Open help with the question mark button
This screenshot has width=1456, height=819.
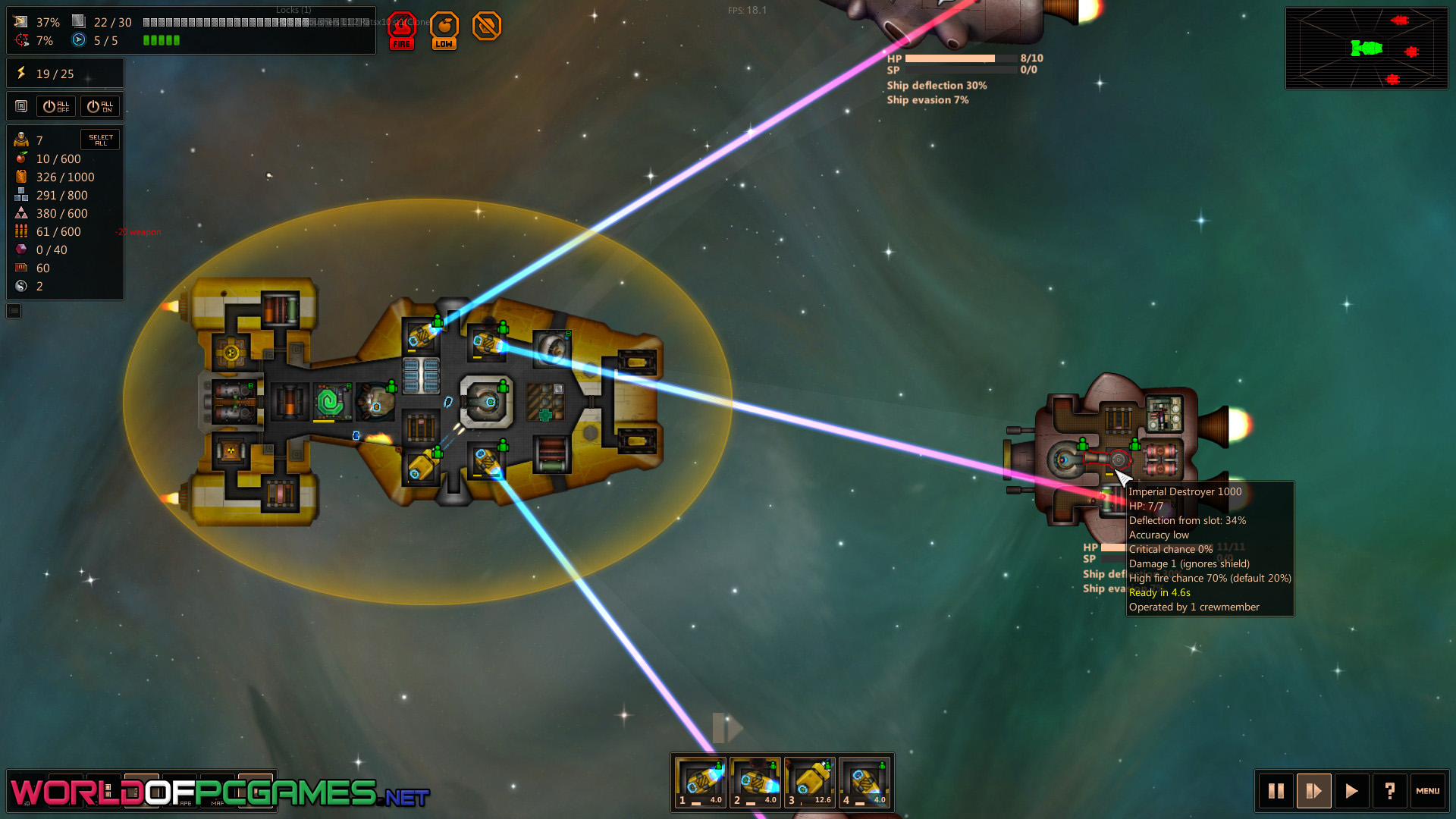1389,792
